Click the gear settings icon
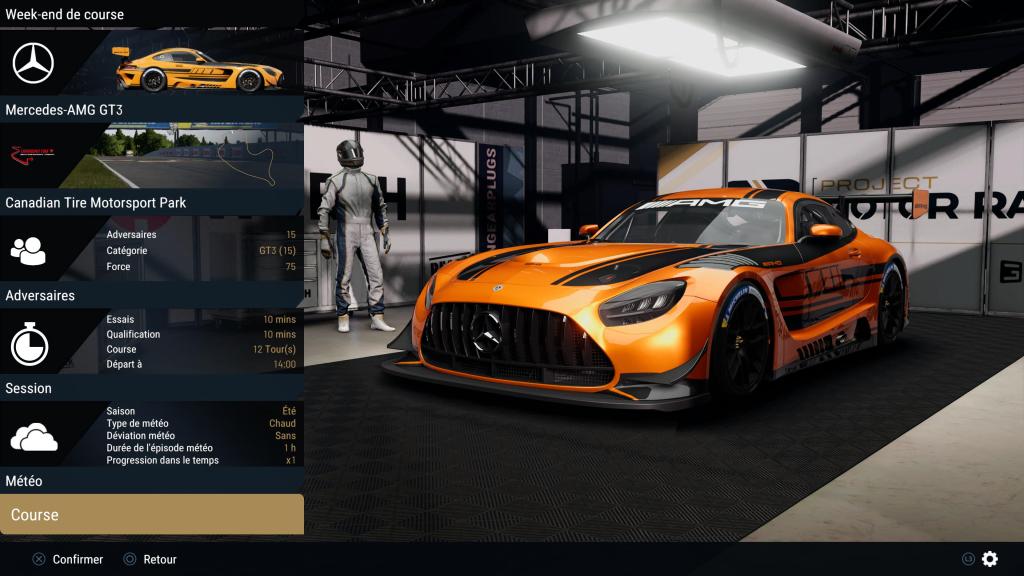 point(990,559)
